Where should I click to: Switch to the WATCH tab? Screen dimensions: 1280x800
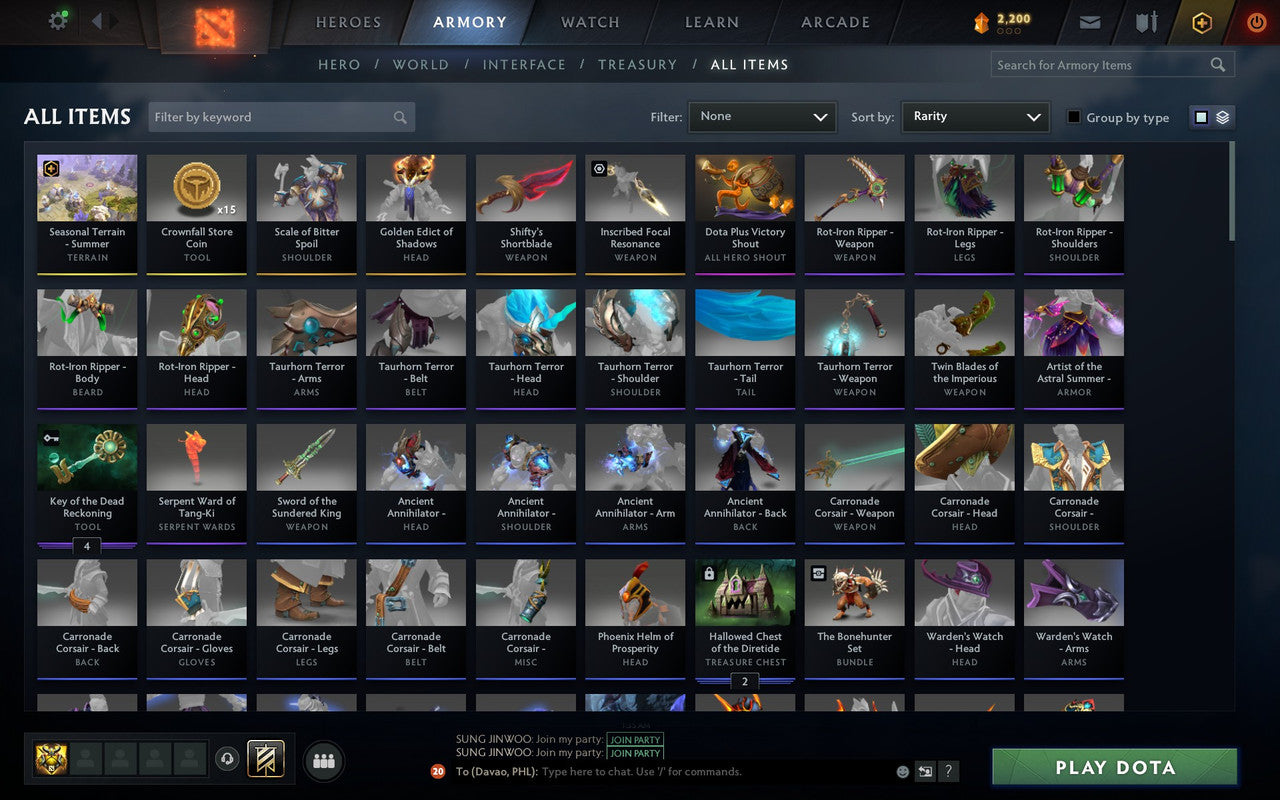(x=589, y=22)
